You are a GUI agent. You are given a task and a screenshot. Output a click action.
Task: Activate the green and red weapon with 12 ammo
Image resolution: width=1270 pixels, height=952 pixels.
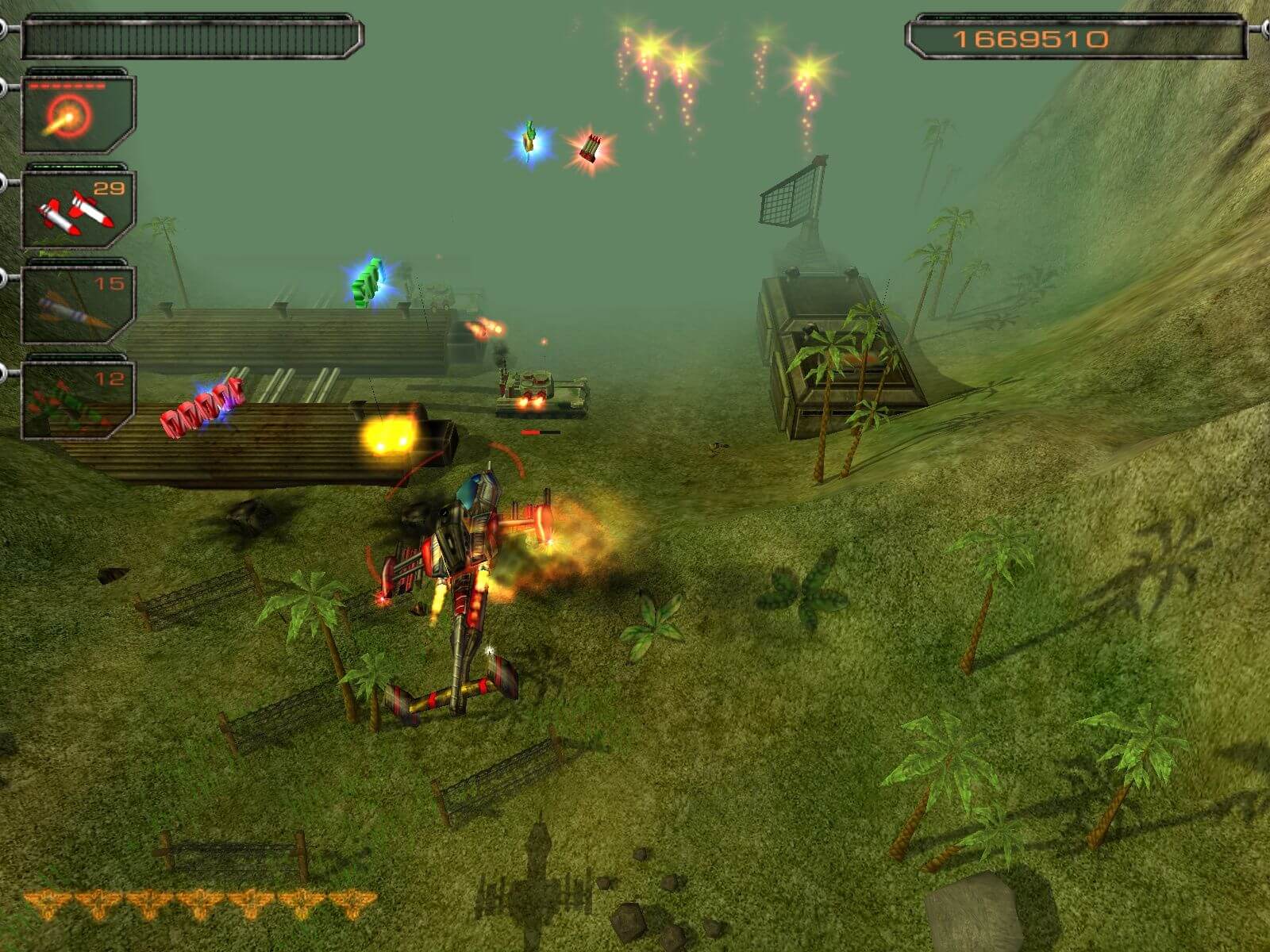pyautogui.click(x=77, y=399)
